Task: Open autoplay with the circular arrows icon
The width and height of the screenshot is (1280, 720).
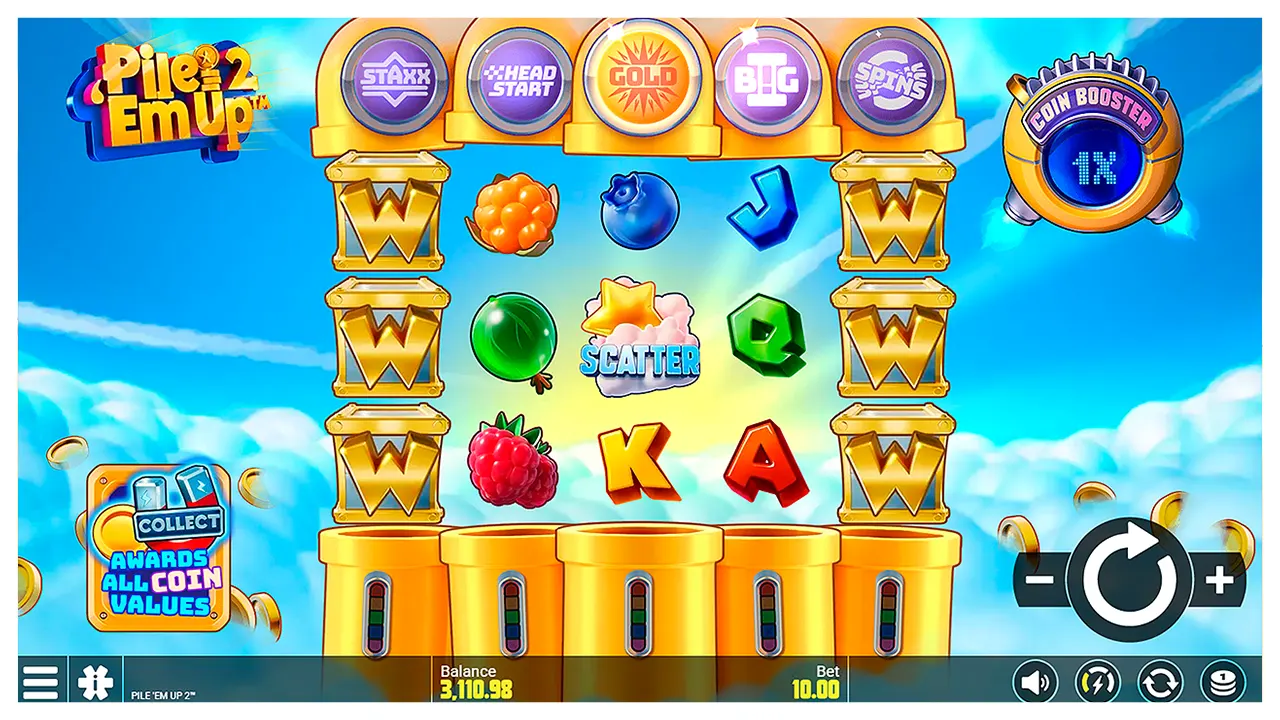Action: 1160,683
